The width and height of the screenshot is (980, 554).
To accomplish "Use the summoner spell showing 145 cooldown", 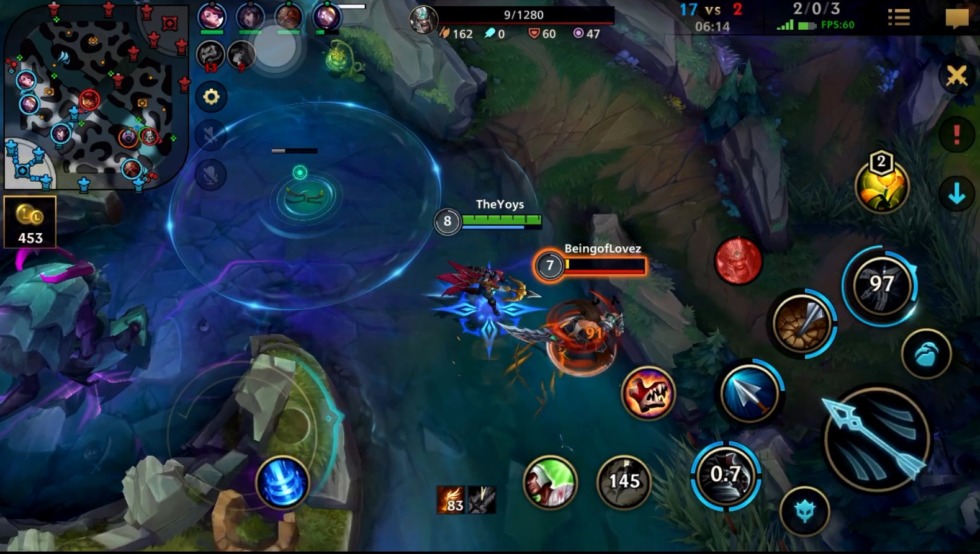I will coord(624,483).
